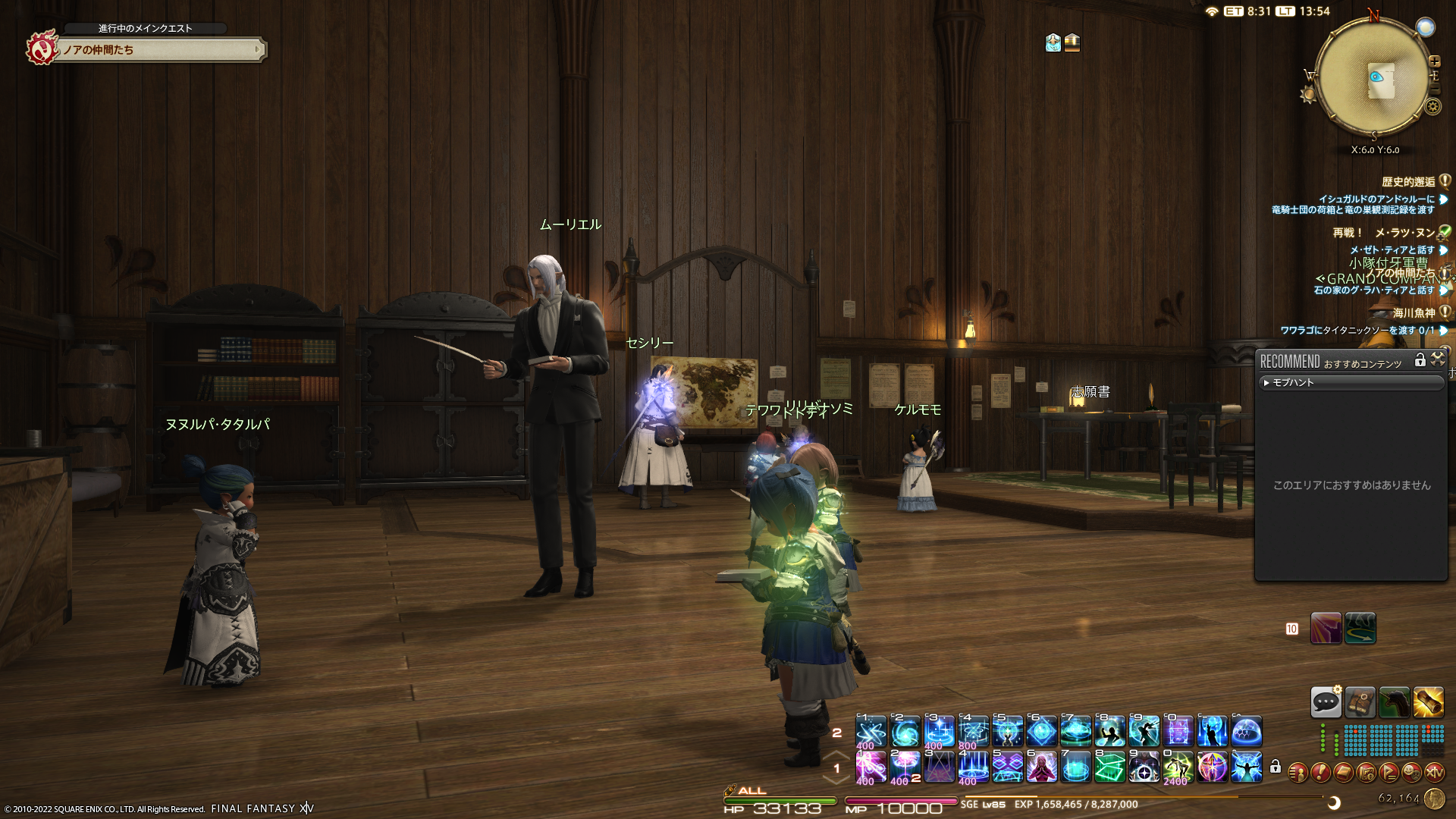
Task: Expand the モブハント recommendation row
Action: (x=1351, y=383)
